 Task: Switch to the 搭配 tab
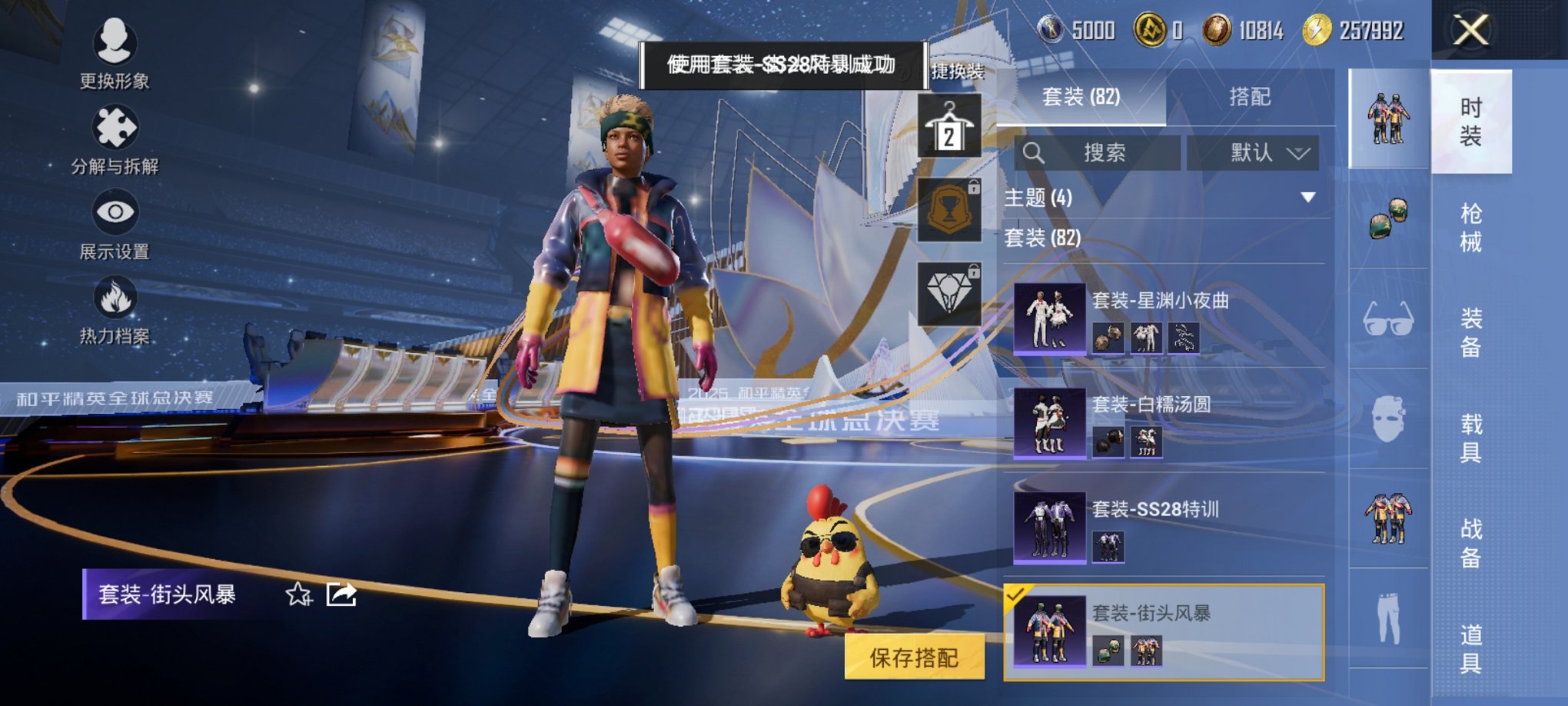click(x=1248, y=97)
